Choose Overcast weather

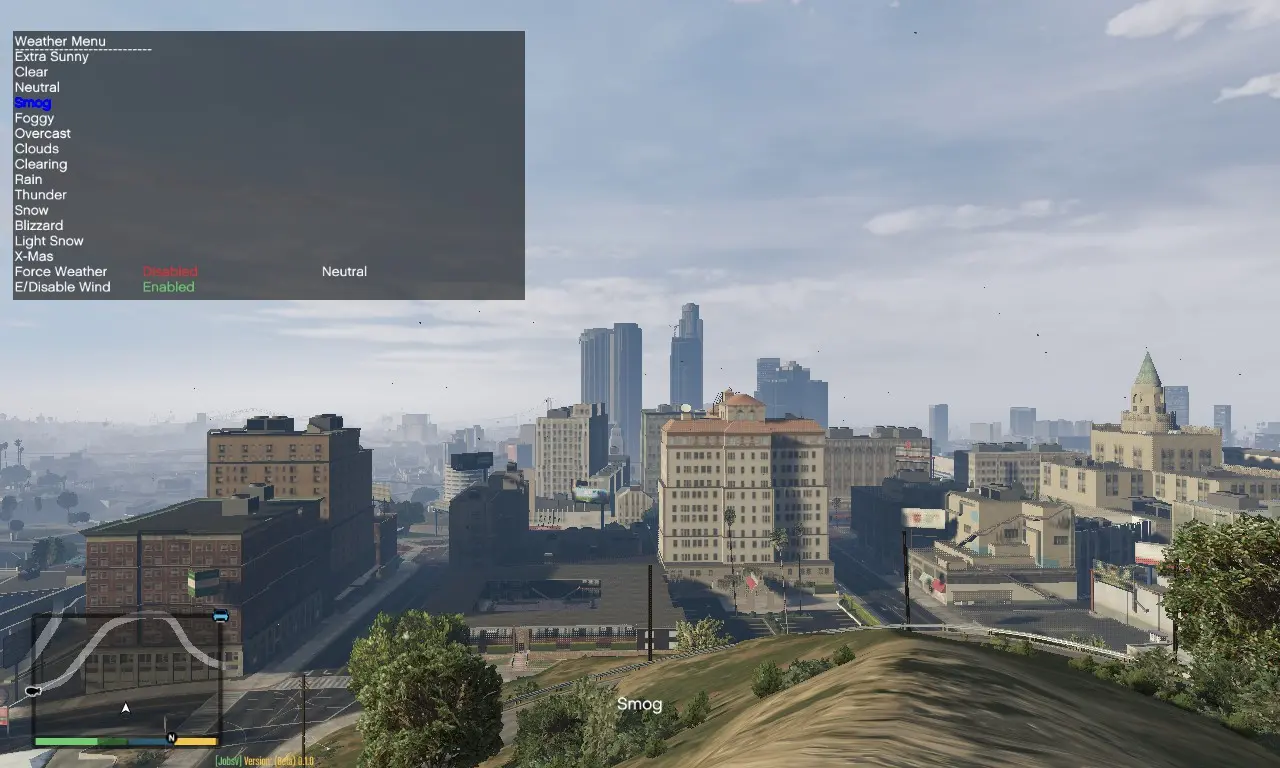click(42, 133)
